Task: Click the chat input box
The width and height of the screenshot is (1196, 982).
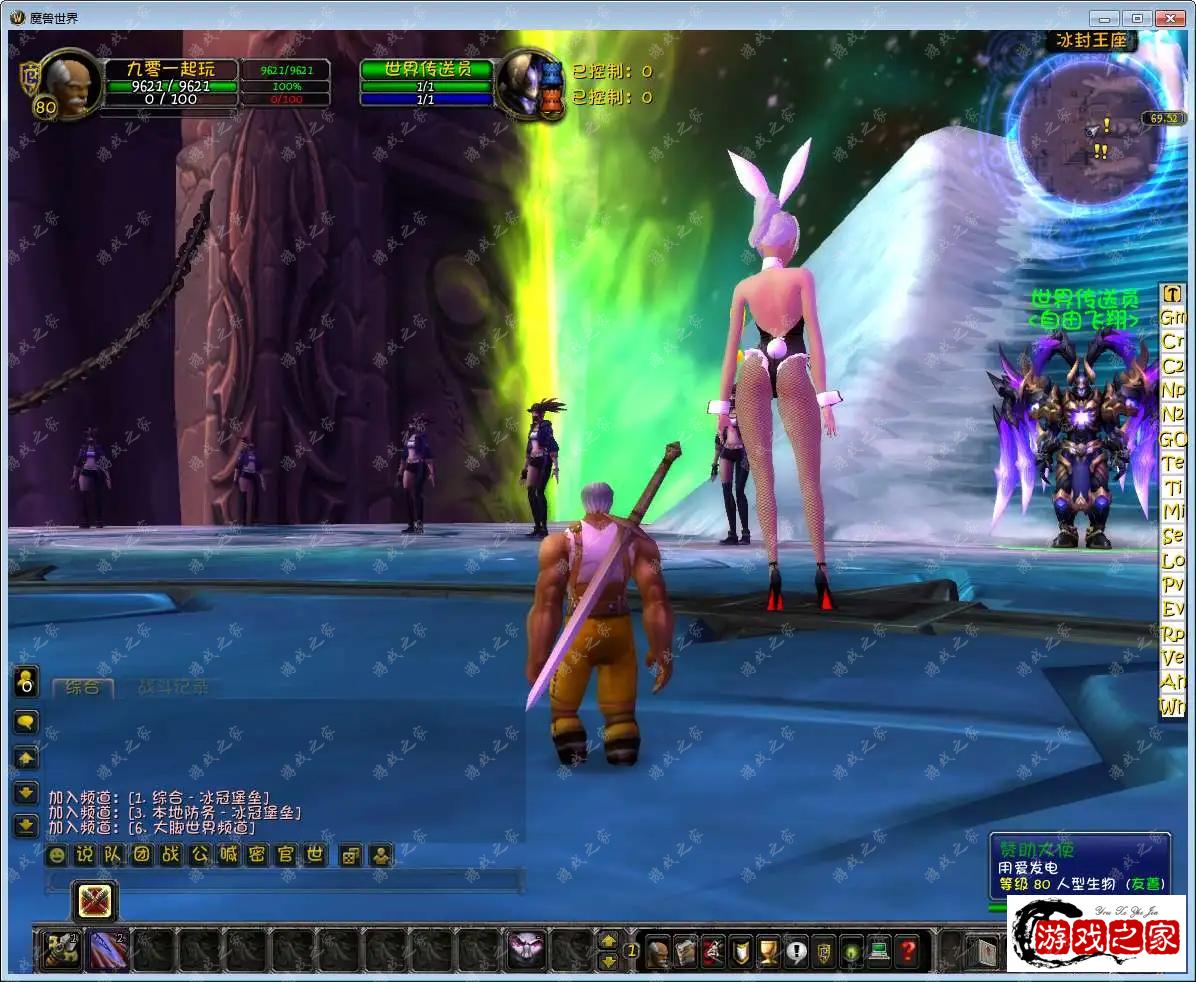Action: pyautogui.click(x=285, y=881)
